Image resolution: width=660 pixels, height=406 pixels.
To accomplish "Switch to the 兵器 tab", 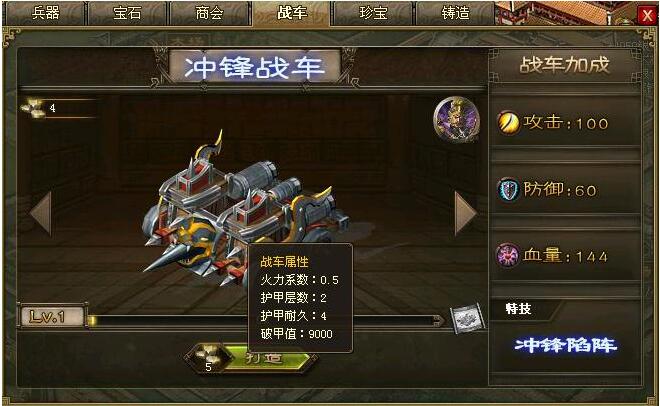I will [46, 13].
